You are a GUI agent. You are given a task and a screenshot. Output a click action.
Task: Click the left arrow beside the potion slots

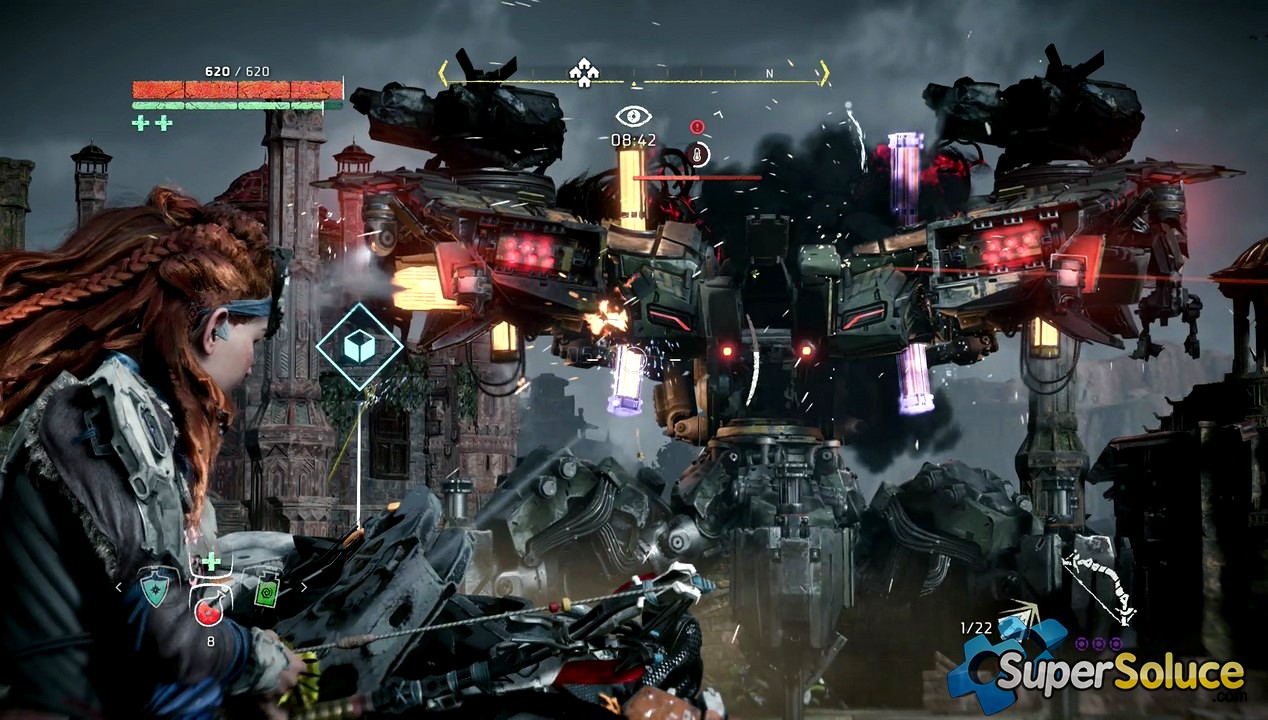coord(119,588)
